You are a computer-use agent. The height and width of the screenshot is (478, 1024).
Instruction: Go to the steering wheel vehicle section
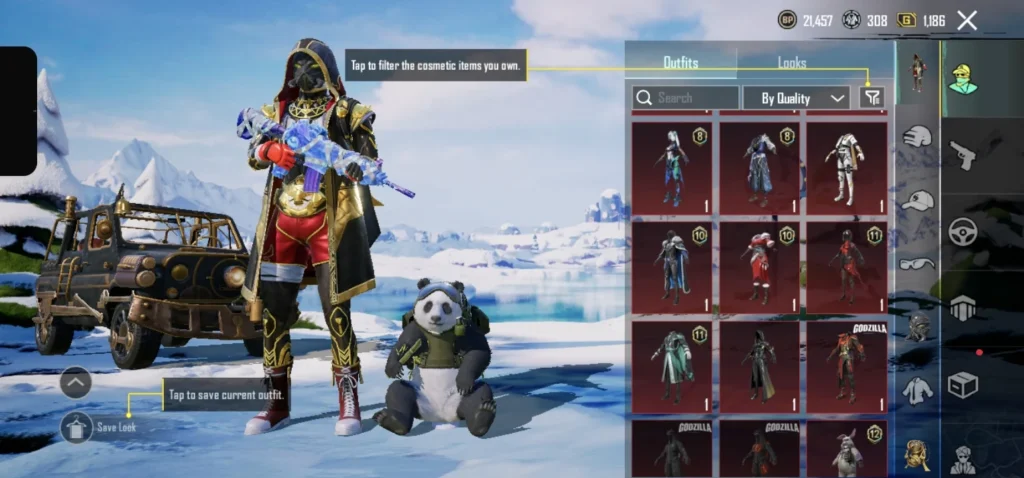click(x=963, y=231)
